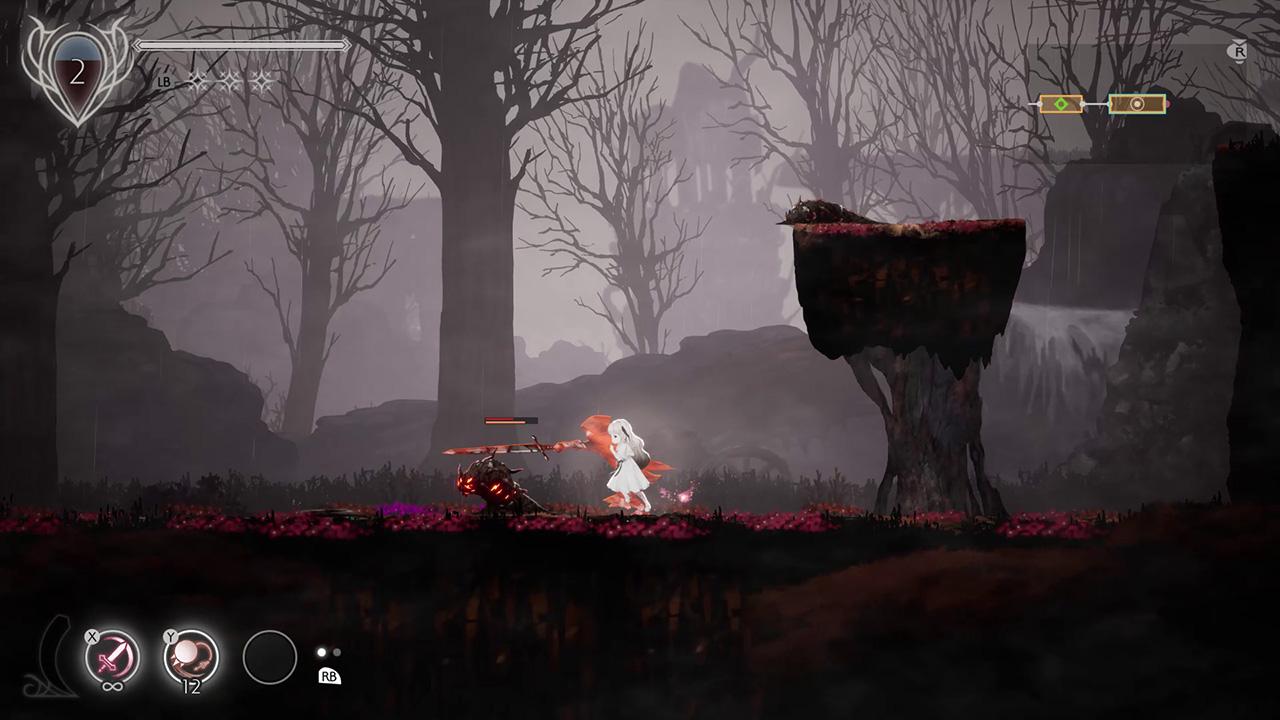Click the filled white dot above RB
The image size is (1280, 720).
tap(321, 651)
